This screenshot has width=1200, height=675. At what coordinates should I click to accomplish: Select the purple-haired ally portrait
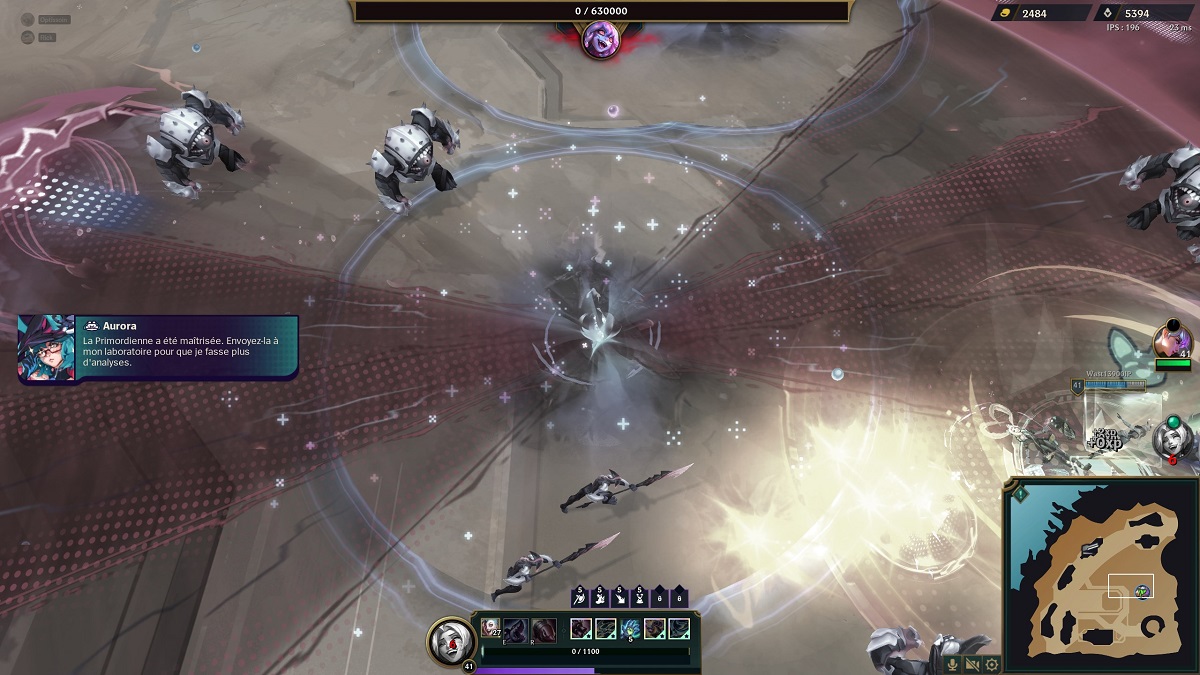(x=1171, y=341)
